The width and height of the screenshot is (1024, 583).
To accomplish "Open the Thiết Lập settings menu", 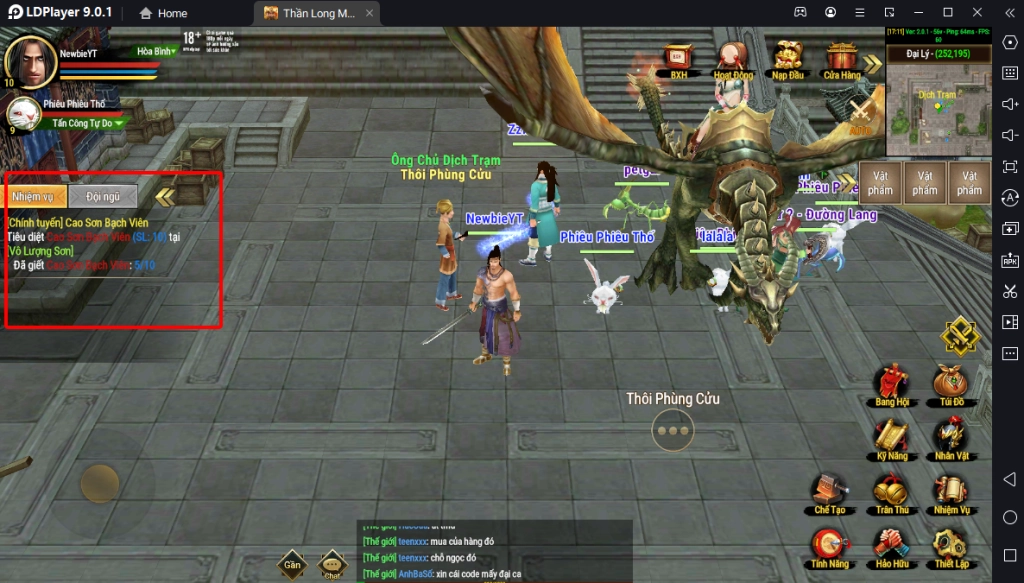I will [950, 548].
